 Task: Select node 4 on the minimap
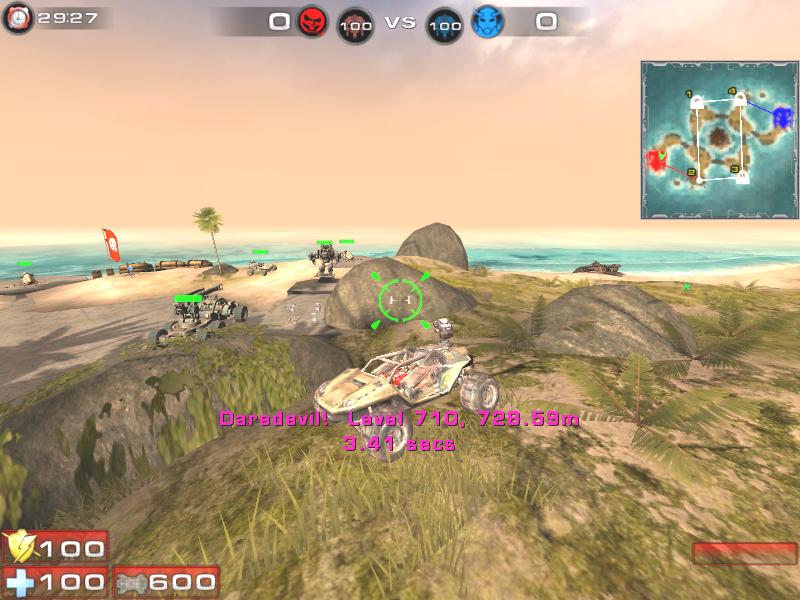(742, 99)
